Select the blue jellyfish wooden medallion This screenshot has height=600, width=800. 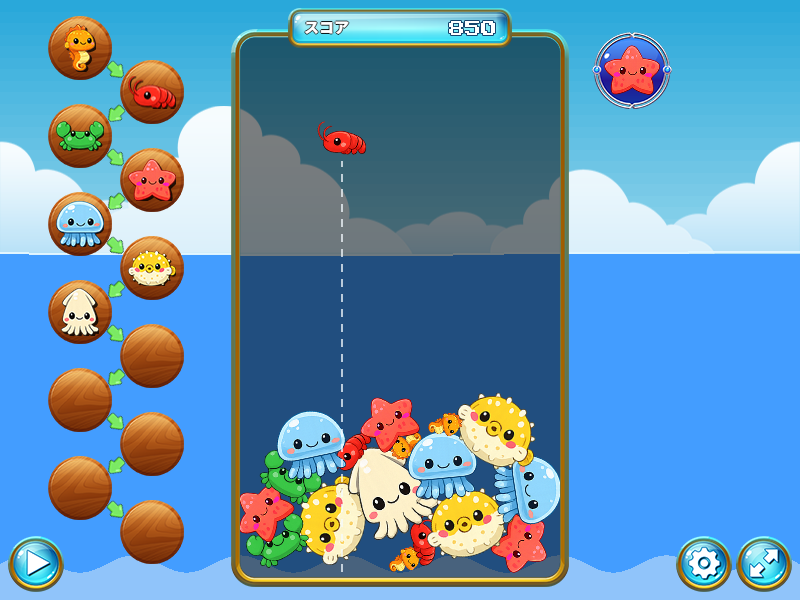(80, 224)
